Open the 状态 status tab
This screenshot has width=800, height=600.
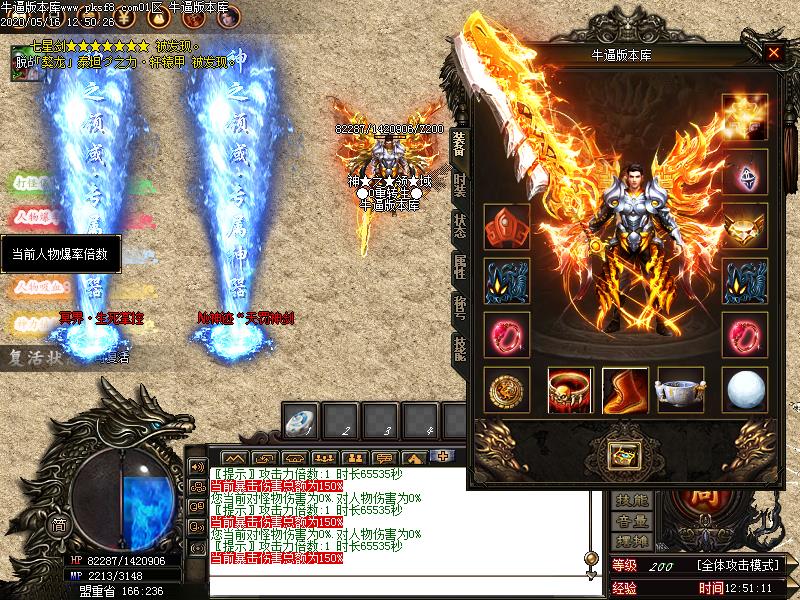(x=459, y=224)
